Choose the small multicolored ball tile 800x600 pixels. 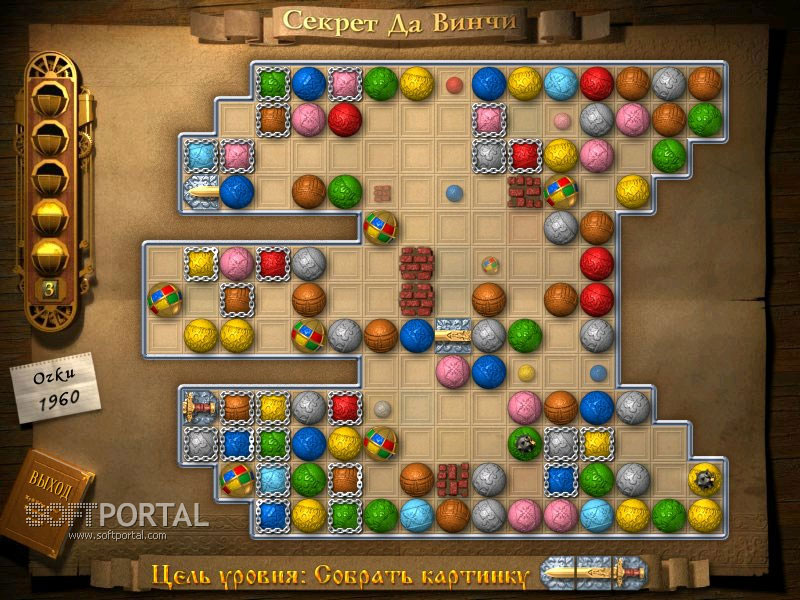(489, 265)
